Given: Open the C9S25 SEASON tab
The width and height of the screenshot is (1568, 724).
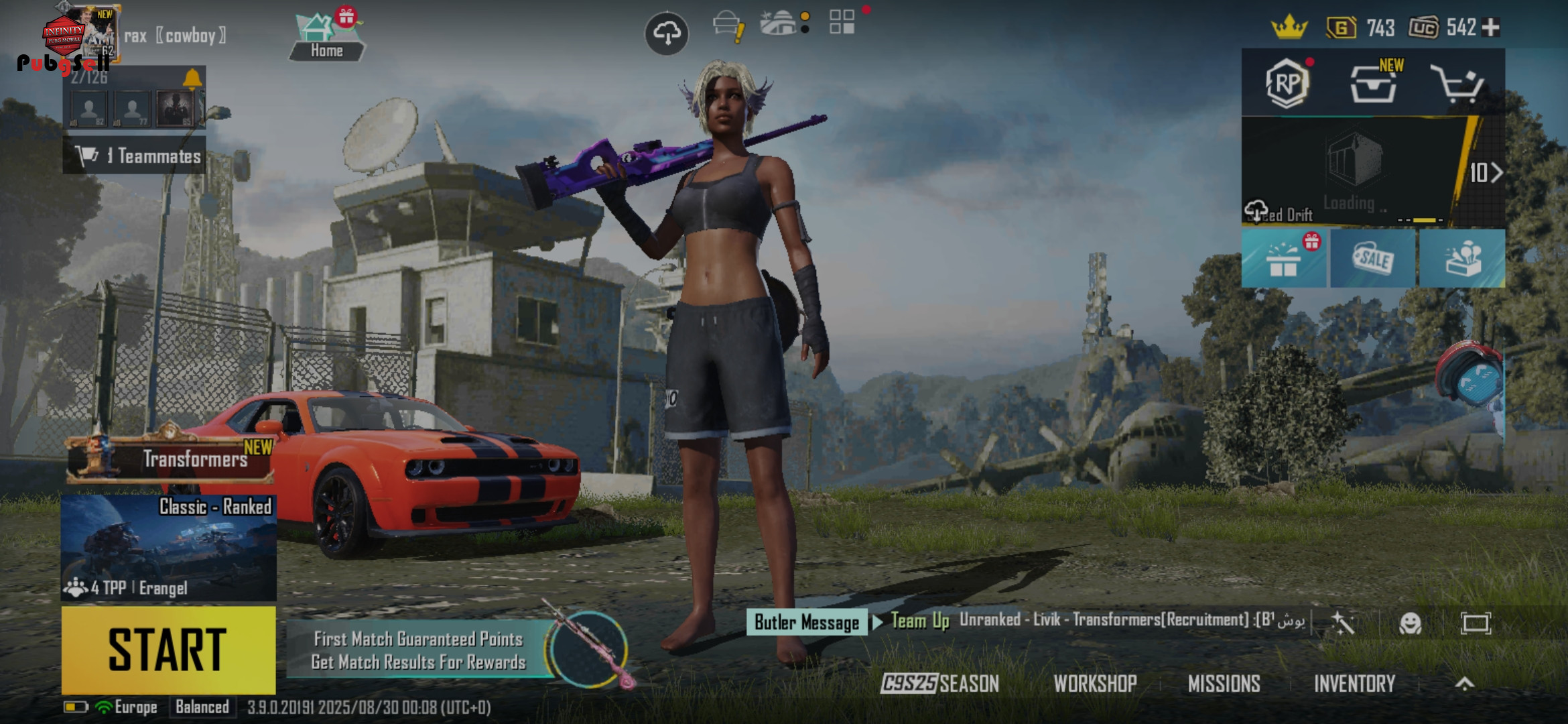Looking at the screenshot, I should coord(939,684).
